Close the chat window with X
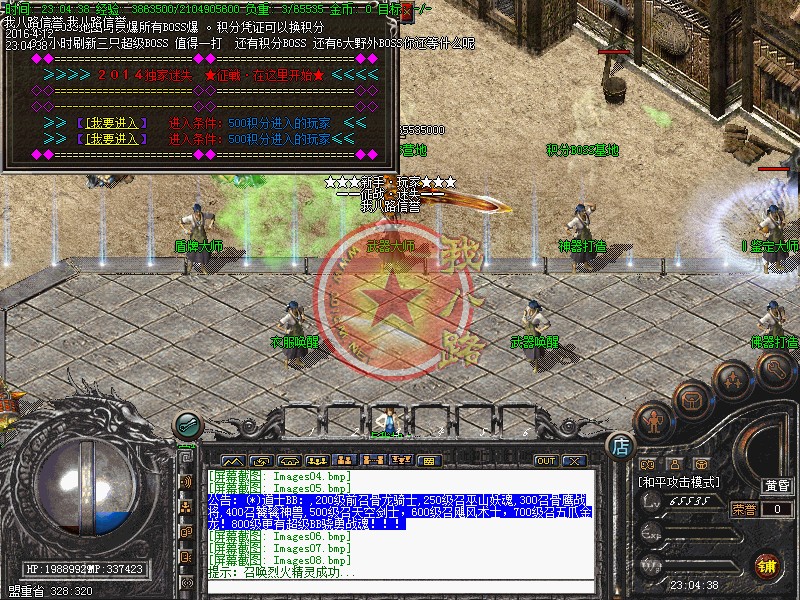This screenshot has height=600, width=800. click(574, 461)
